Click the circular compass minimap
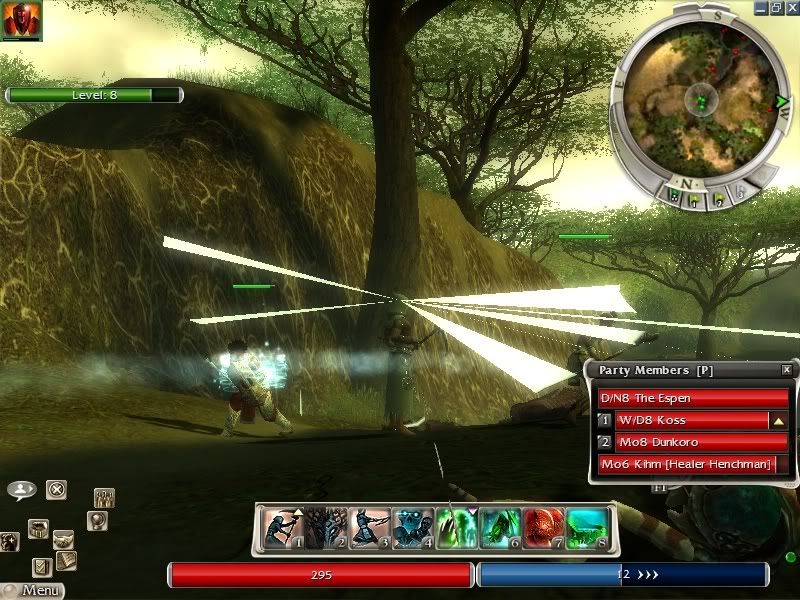Viewport: 800px width, 600px height. pyautogui.click(x=699, y=99)
